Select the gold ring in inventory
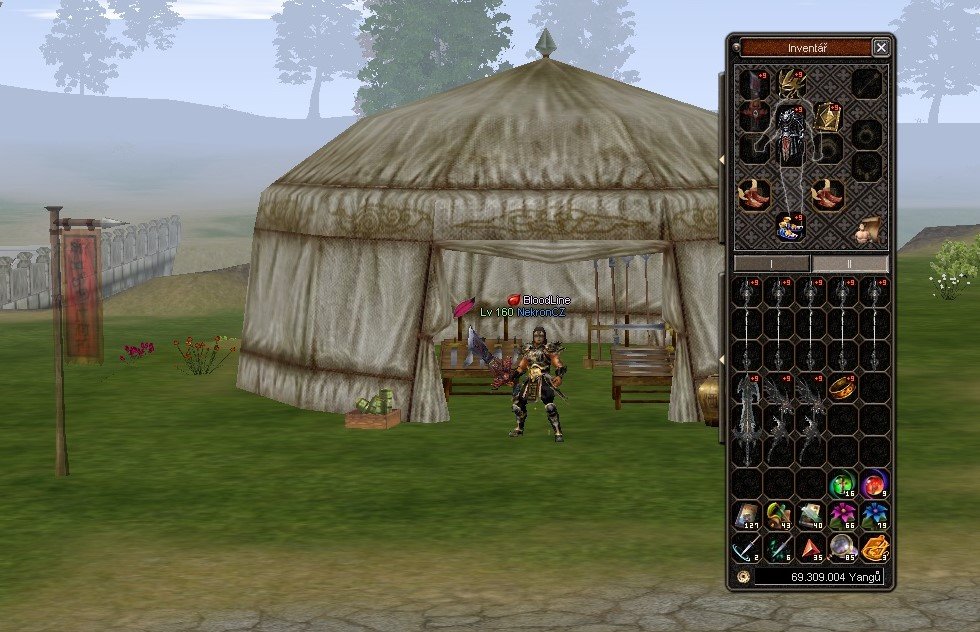Screen dimensions: 980x632 click(843, 387)
